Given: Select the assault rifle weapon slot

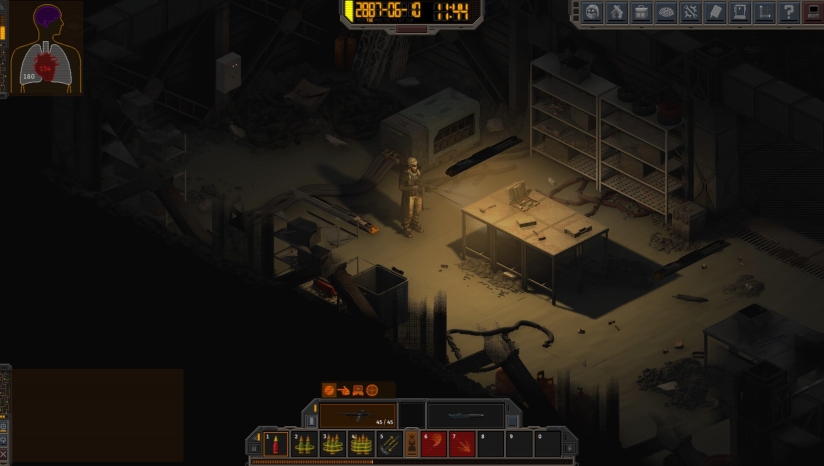Looking at the screenshot, I should (358, 415).
